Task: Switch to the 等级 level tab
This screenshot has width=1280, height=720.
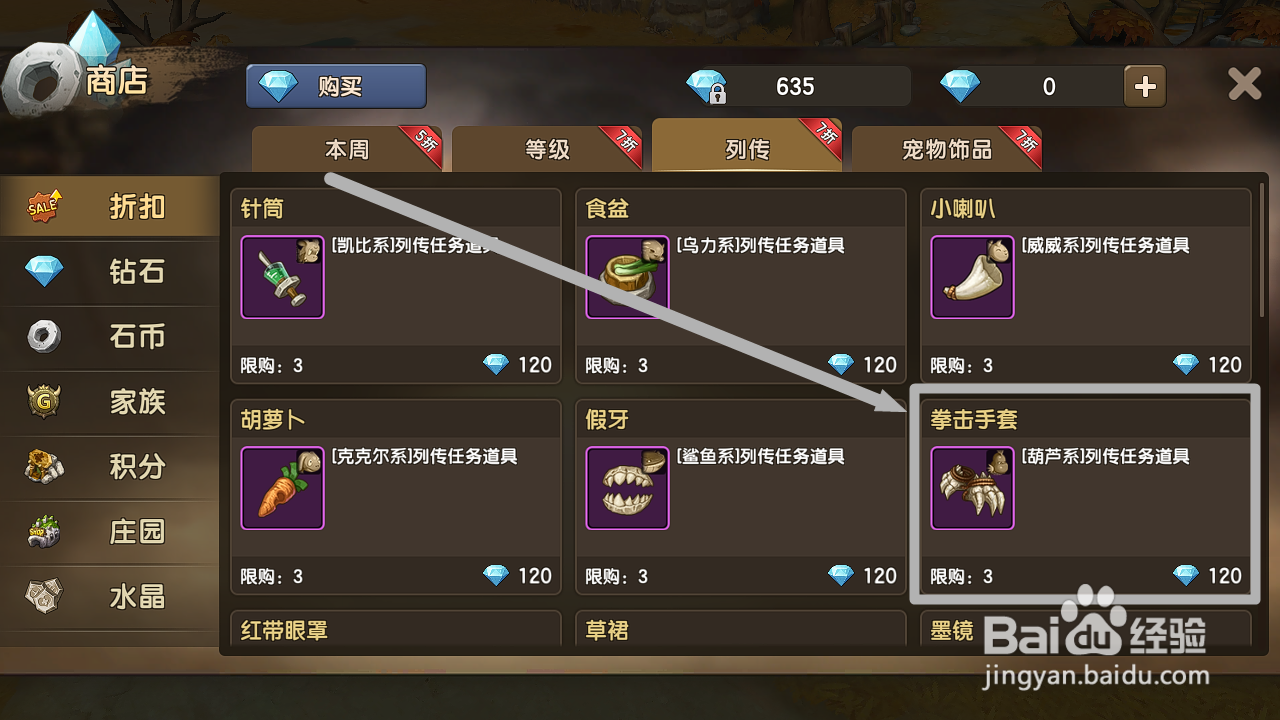Action: (547, 147)
